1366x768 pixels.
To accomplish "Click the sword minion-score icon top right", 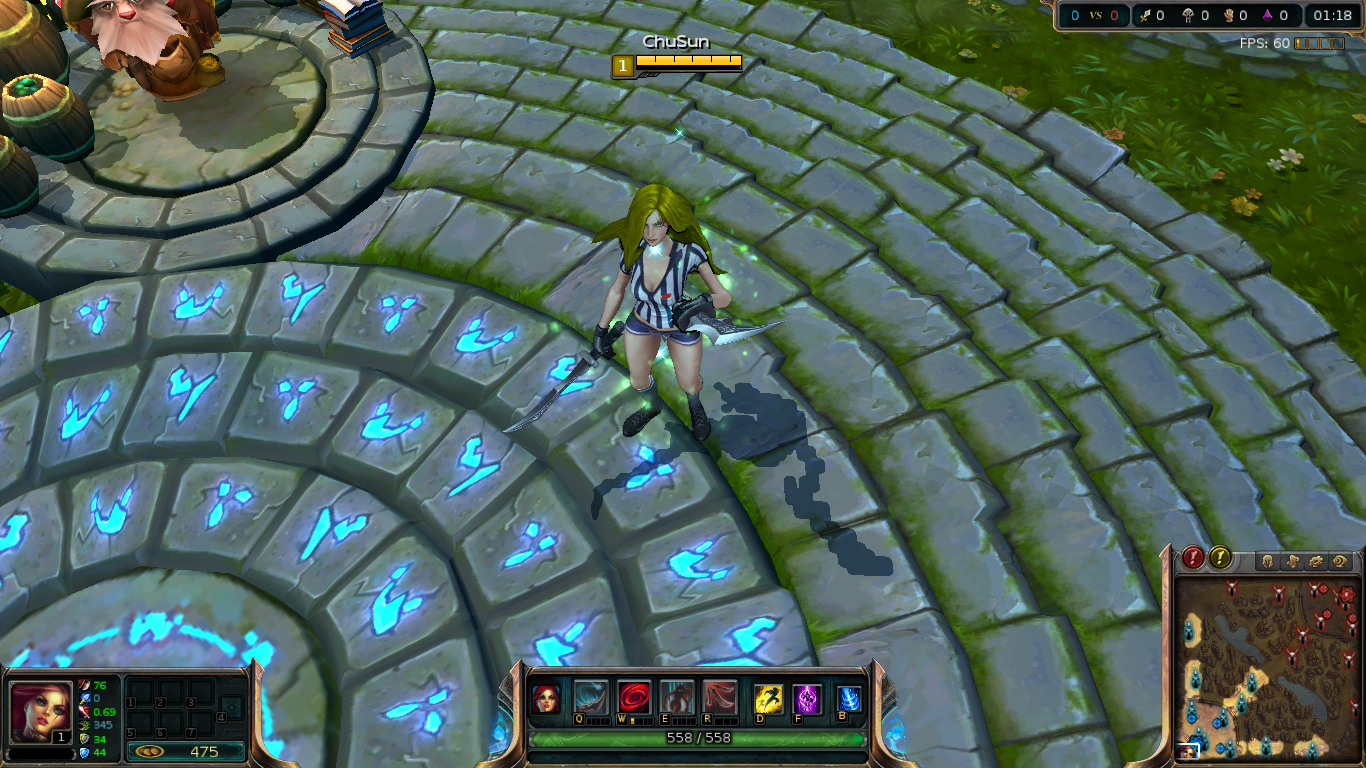I will [1146, 15].
